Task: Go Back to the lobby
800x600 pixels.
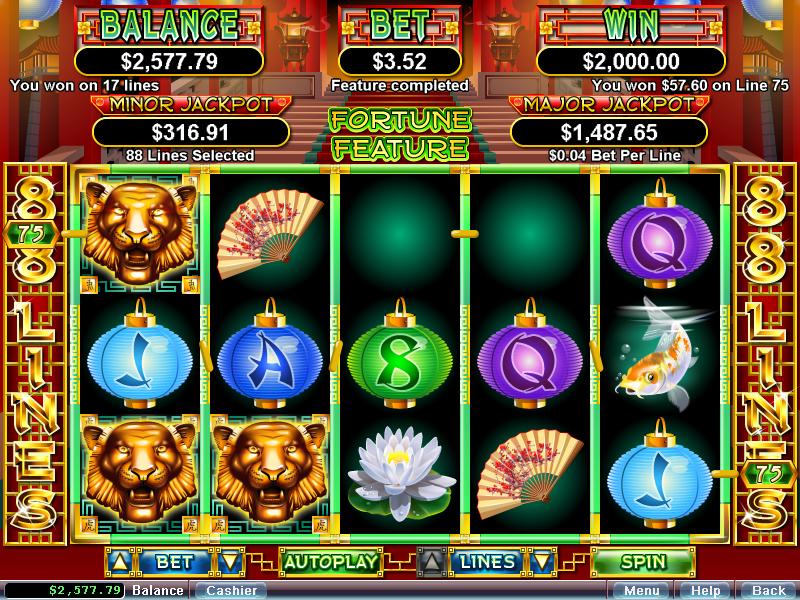Action: [x=768, y=590]
